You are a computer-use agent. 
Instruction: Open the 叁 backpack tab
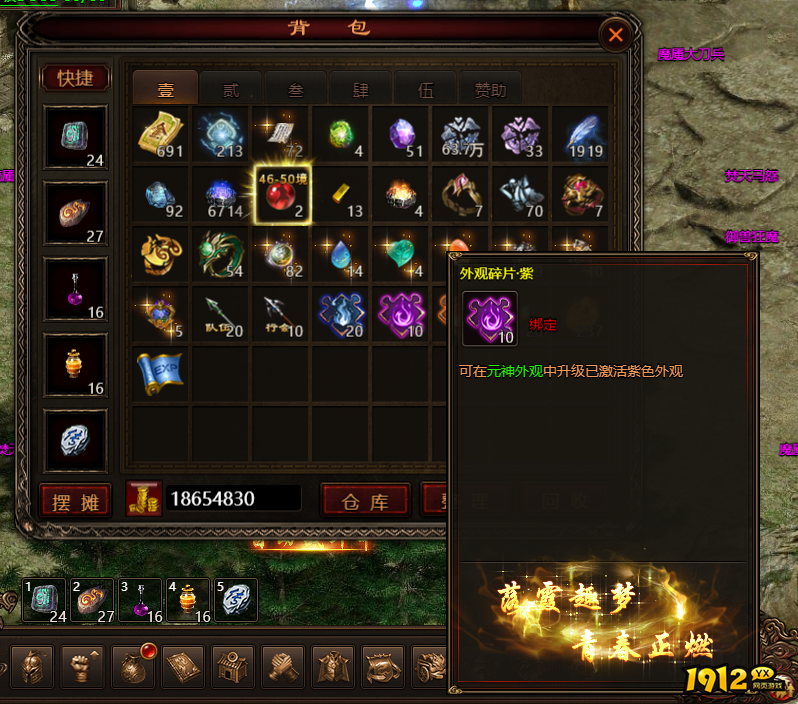296,90
